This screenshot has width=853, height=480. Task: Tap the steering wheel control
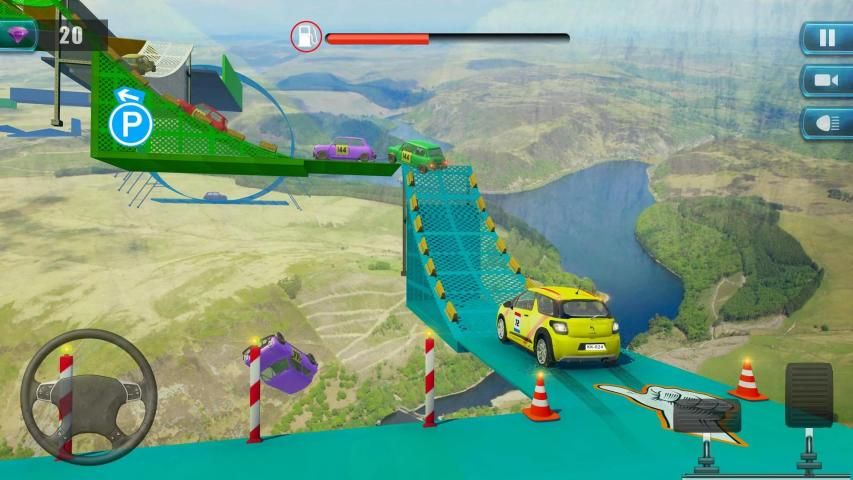(x=88, y=397)
